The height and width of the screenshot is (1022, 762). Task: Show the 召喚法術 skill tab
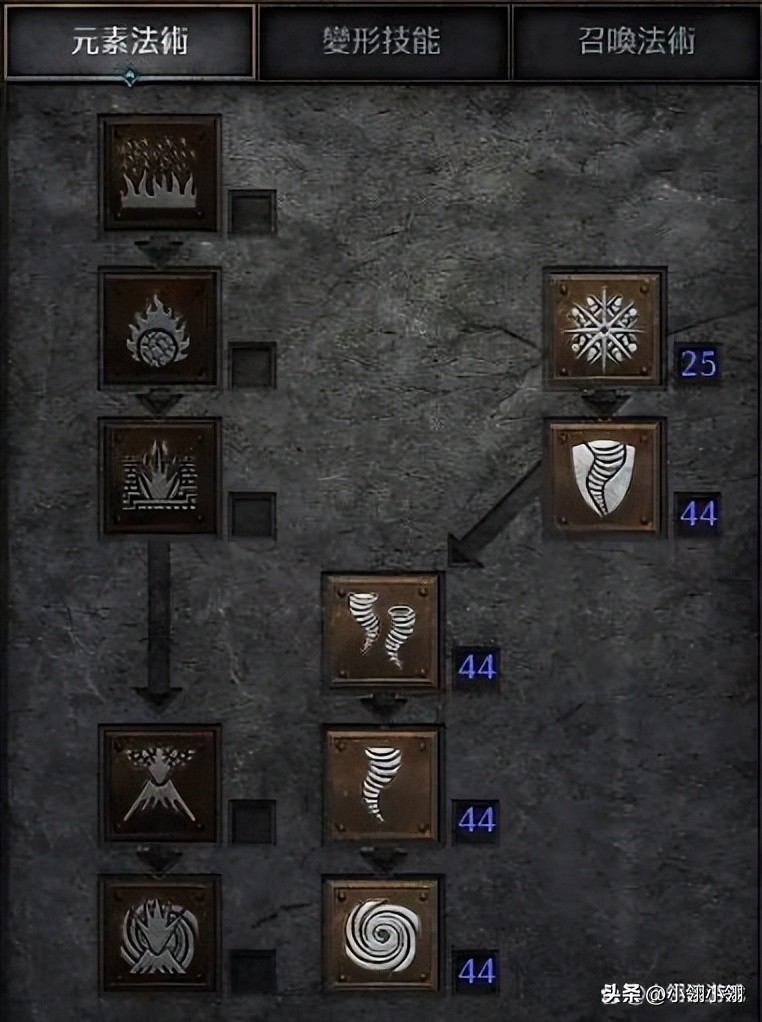(x=636, y=42)
